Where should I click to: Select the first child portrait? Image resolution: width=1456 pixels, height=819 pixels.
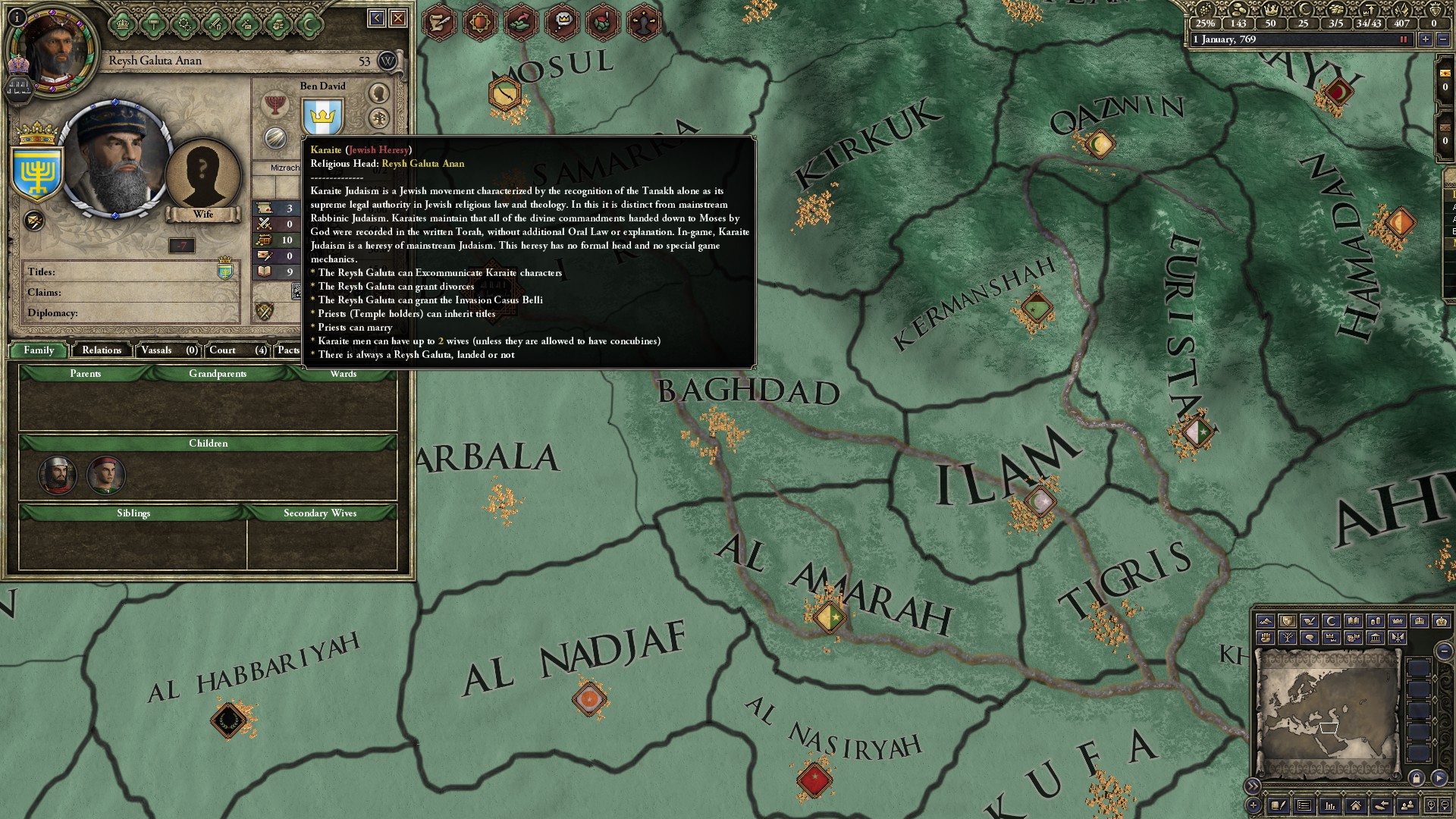(58, 475)
